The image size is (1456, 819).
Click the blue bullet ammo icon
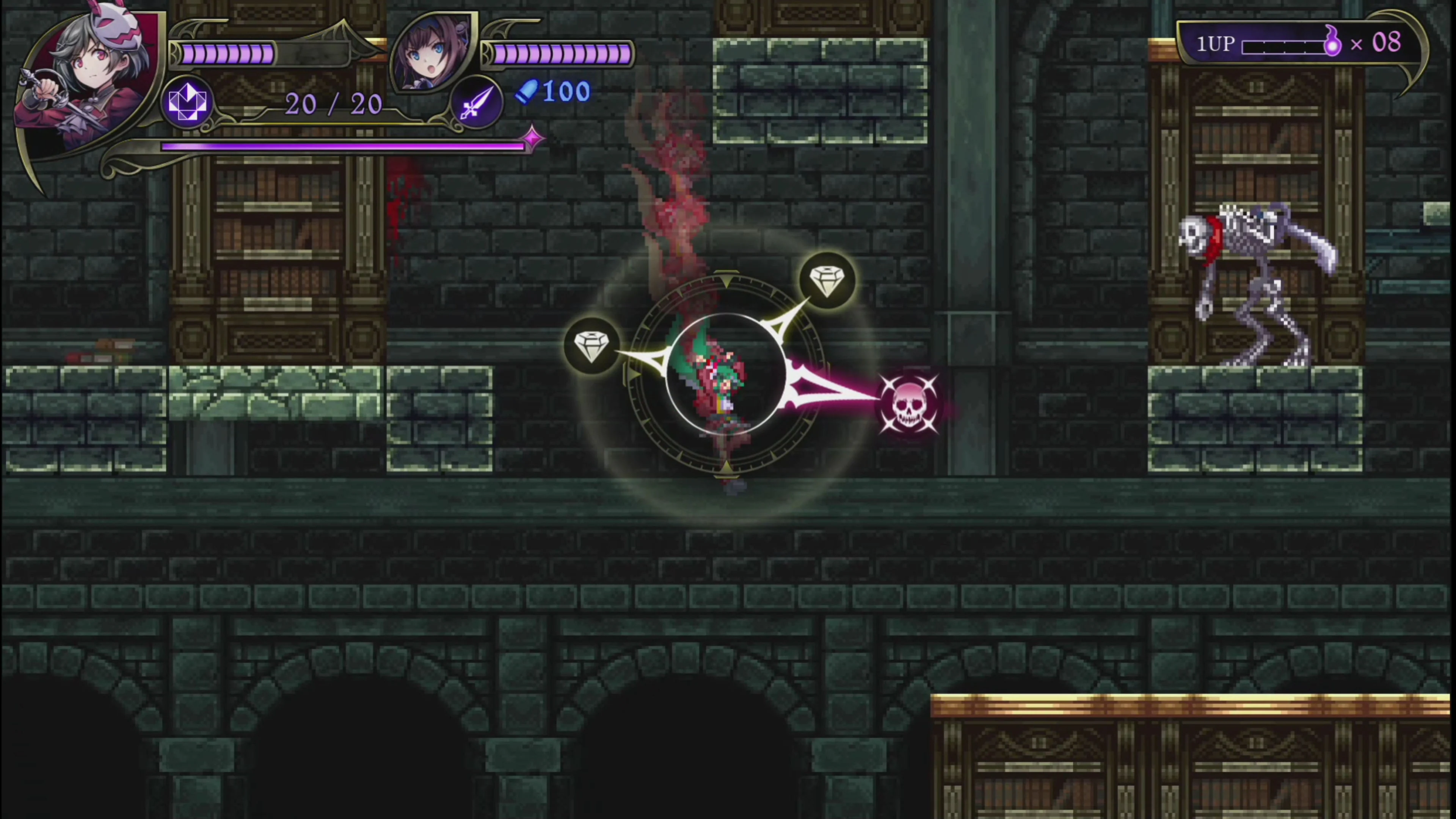tap(527, 93)
